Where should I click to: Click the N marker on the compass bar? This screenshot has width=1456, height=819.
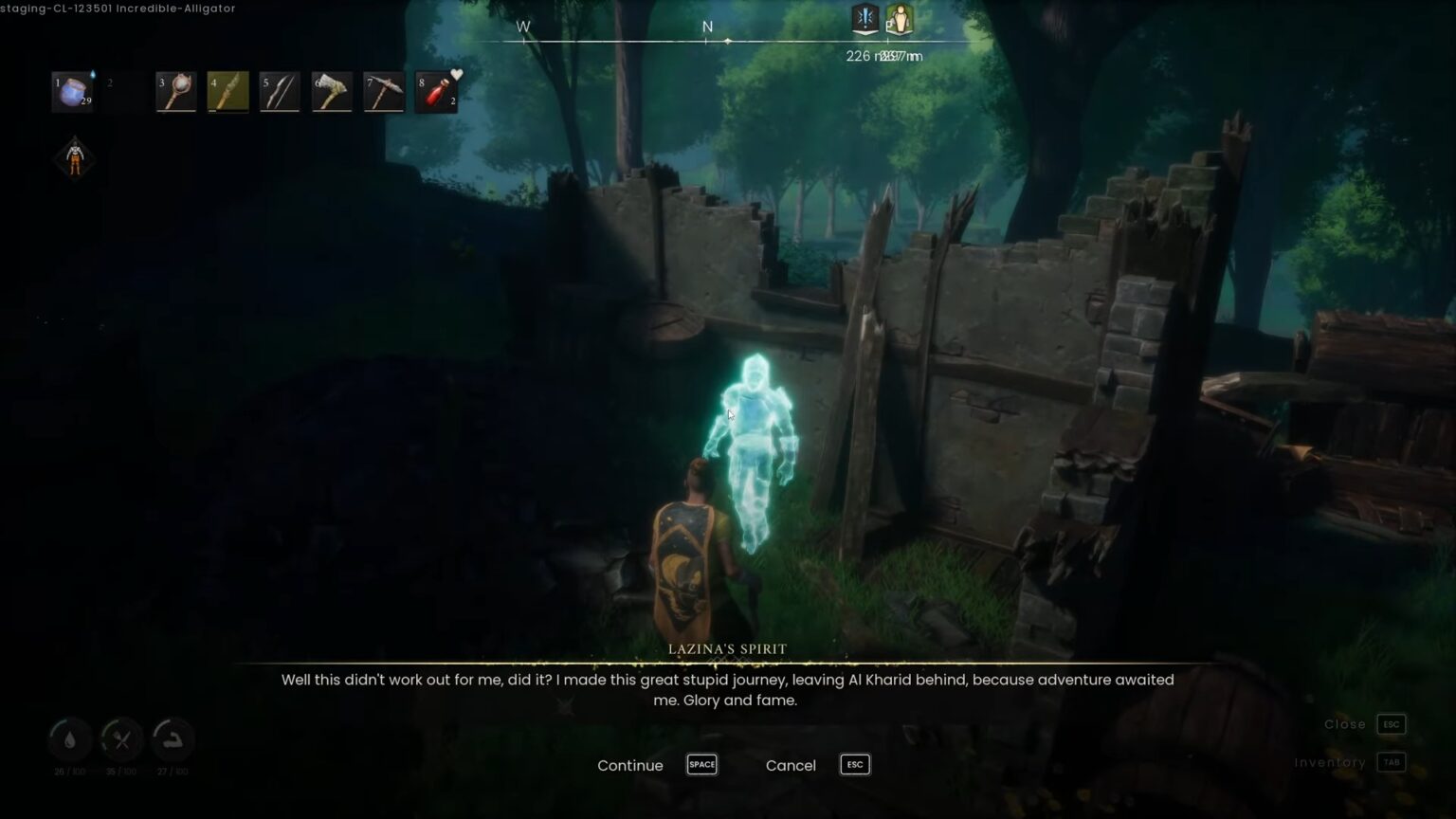707,27
